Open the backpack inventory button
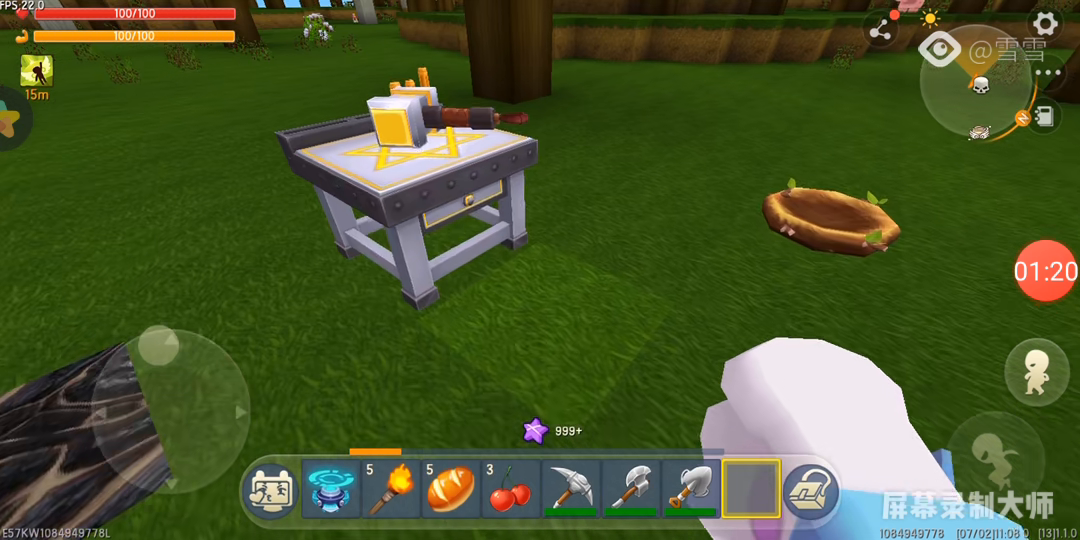 tap(810, 490)
